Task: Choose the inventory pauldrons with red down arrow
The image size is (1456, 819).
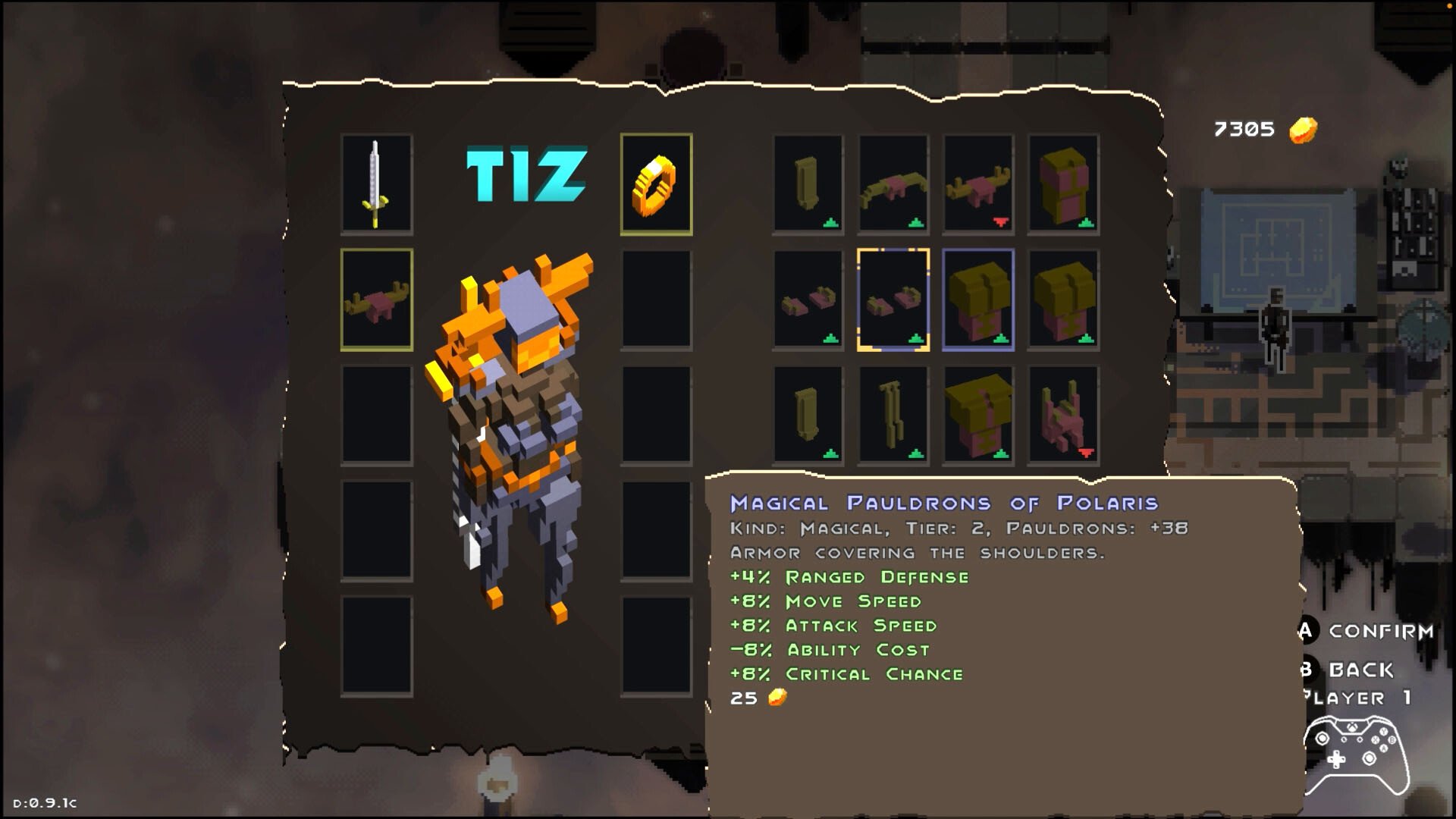Action: (977, 184)
